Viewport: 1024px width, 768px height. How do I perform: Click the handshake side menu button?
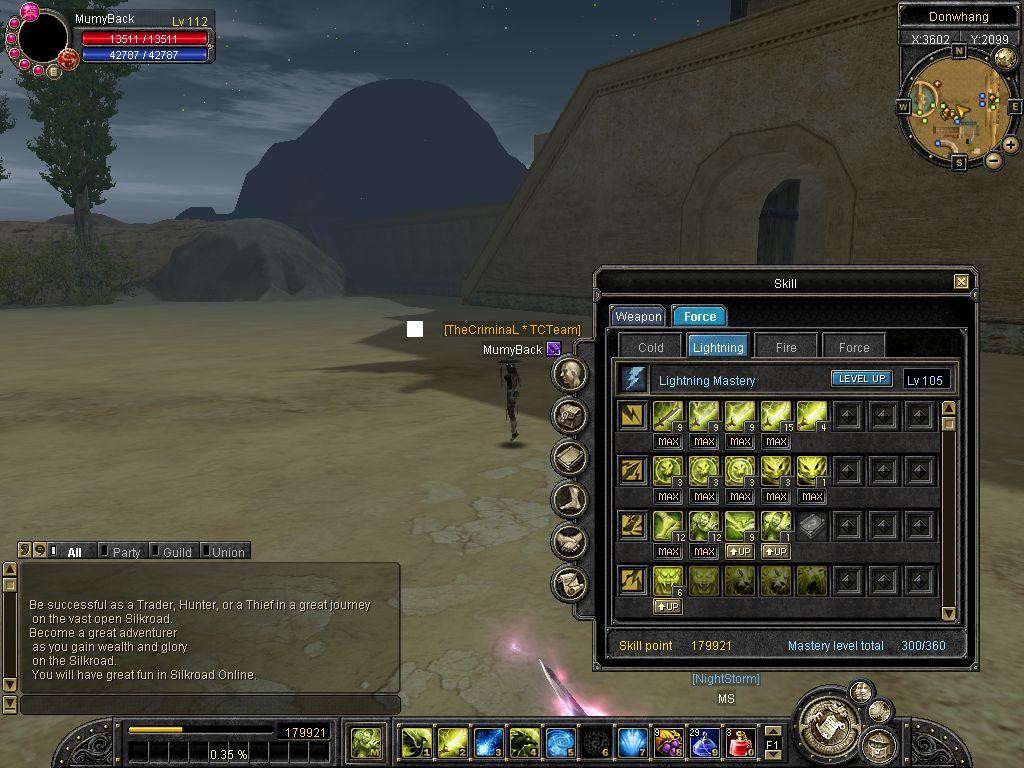tap(571, 541)
